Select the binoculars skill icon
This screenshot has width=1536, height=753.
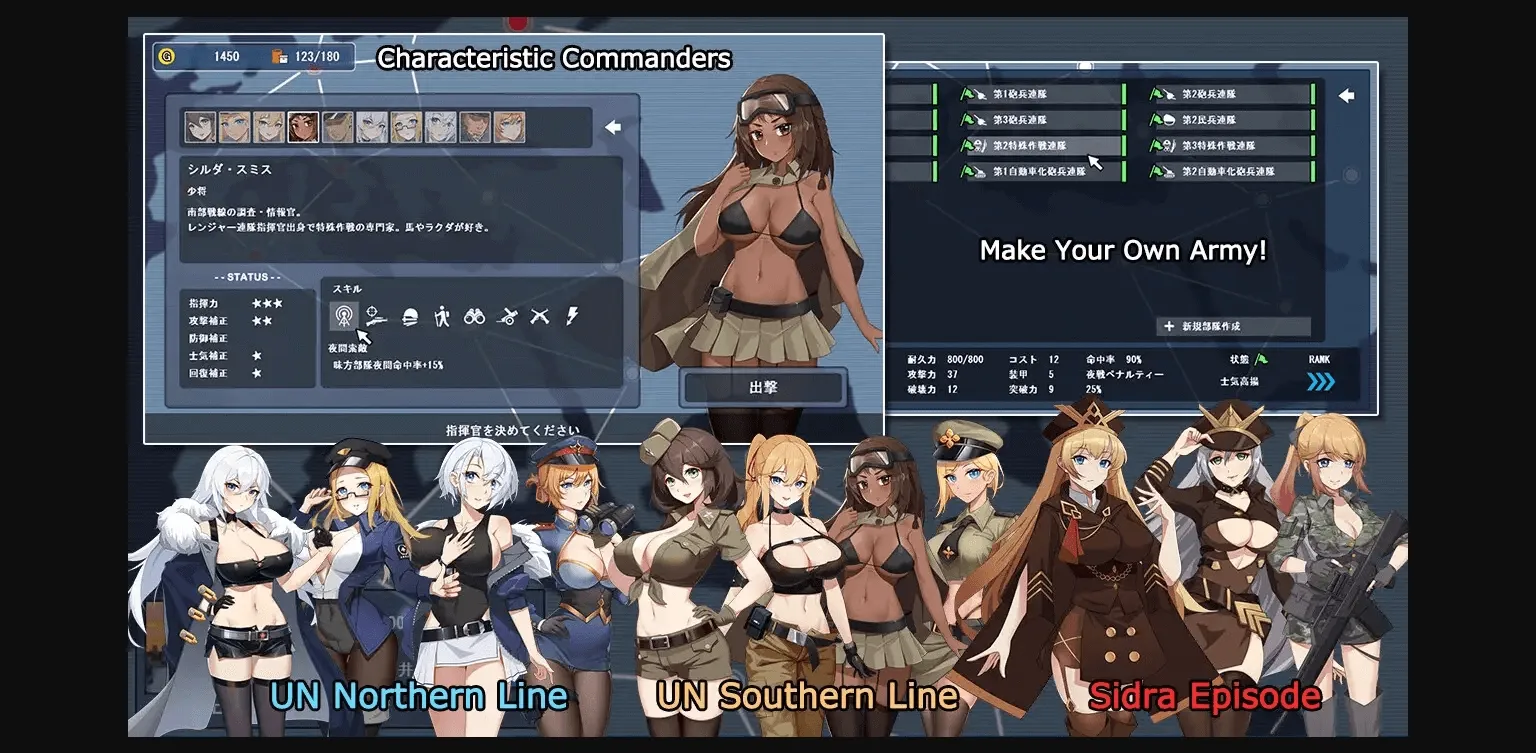[476, 317]
